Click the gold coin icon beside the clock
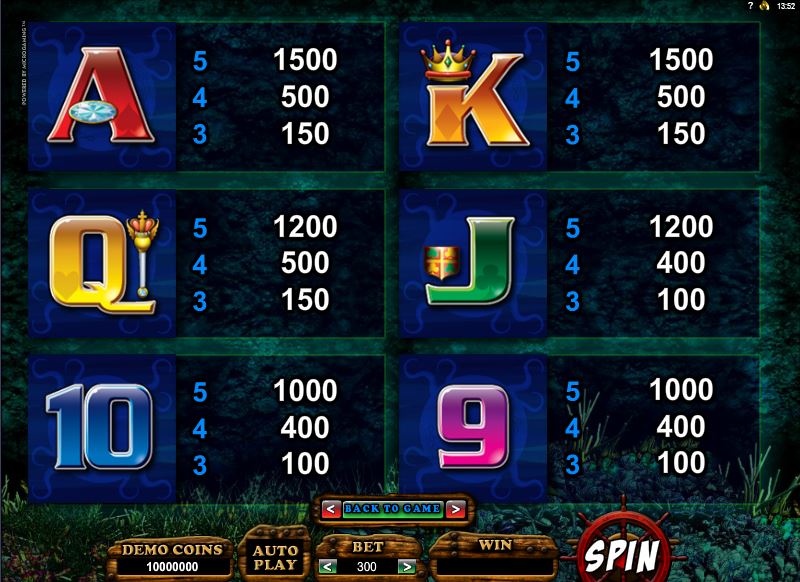The image size is (800, 582). pos(765,7)
